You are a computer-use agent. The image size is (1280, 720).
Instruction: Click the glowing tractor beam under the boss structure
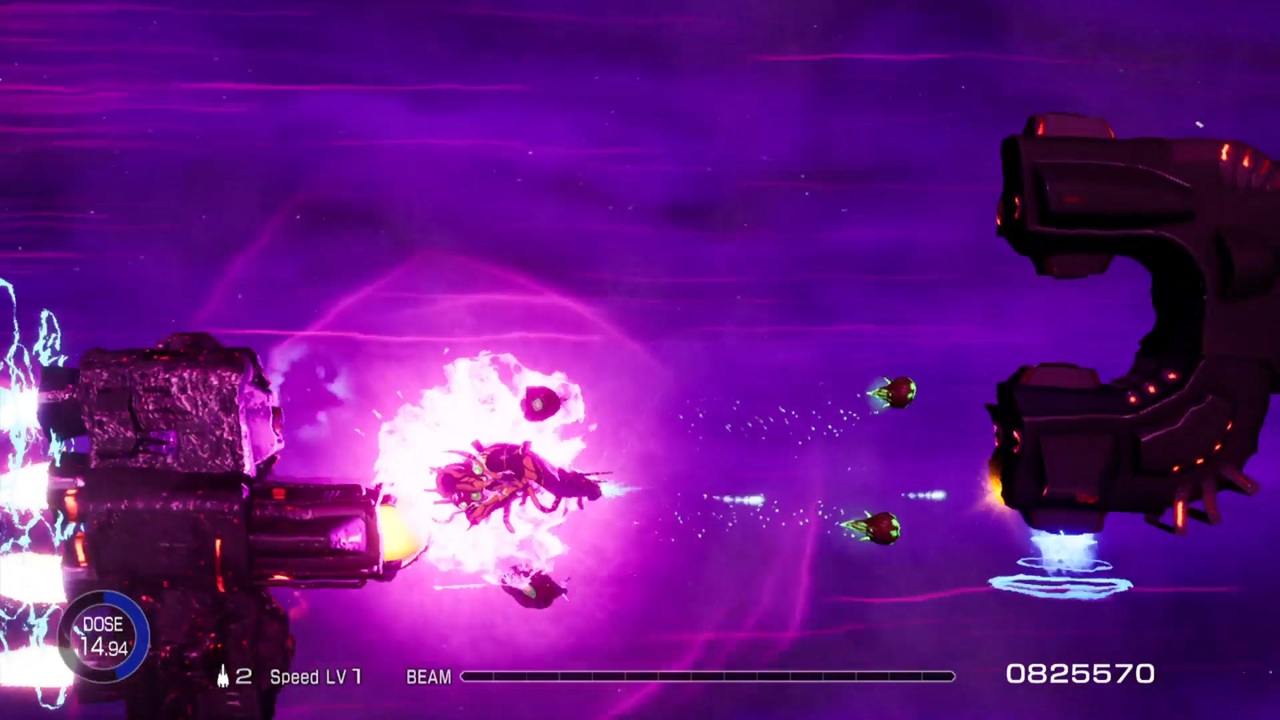tap(1066, 560)
